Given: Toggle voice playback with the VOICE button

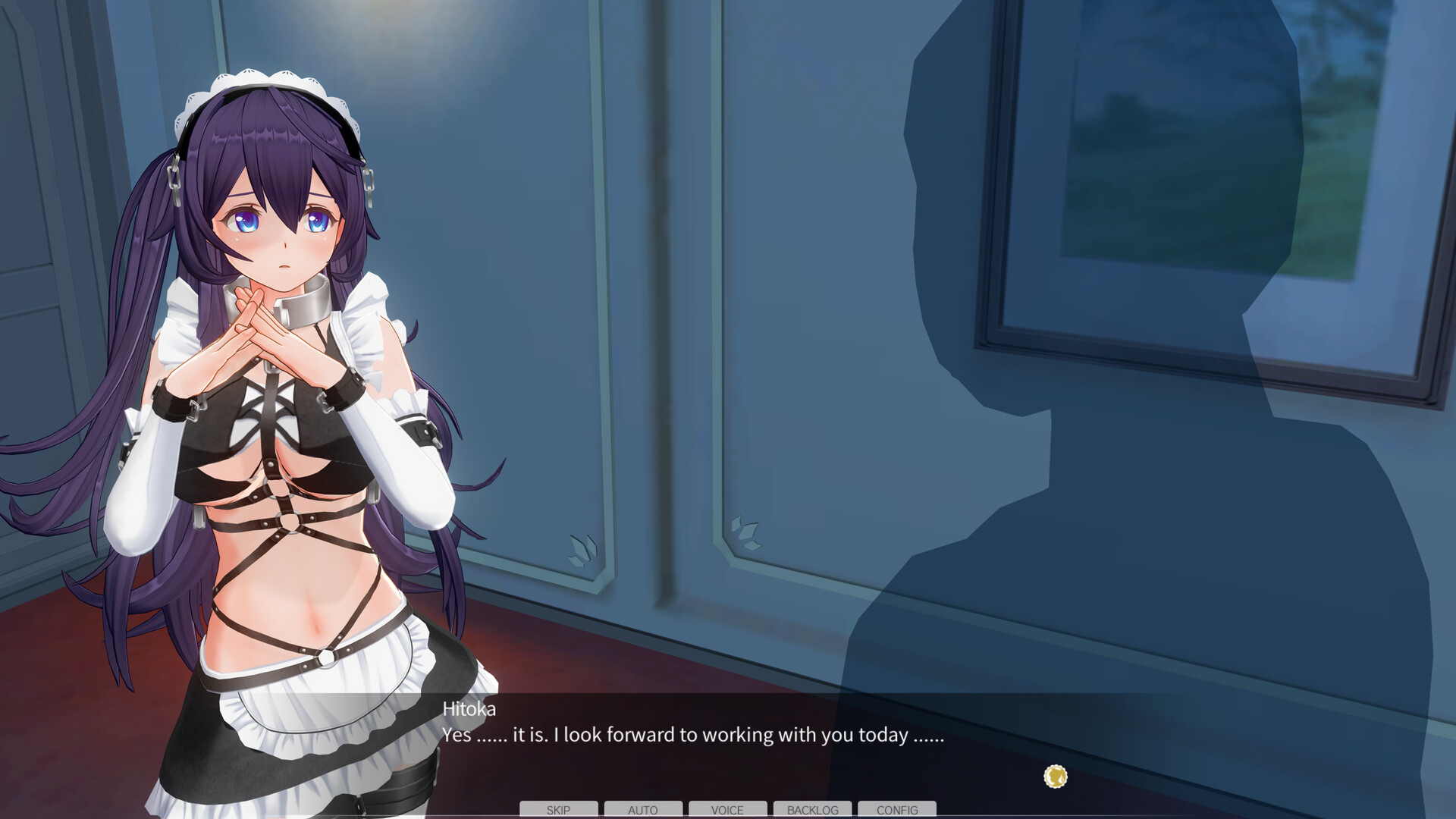Looking at the screenshot, I should pos(728,810).
